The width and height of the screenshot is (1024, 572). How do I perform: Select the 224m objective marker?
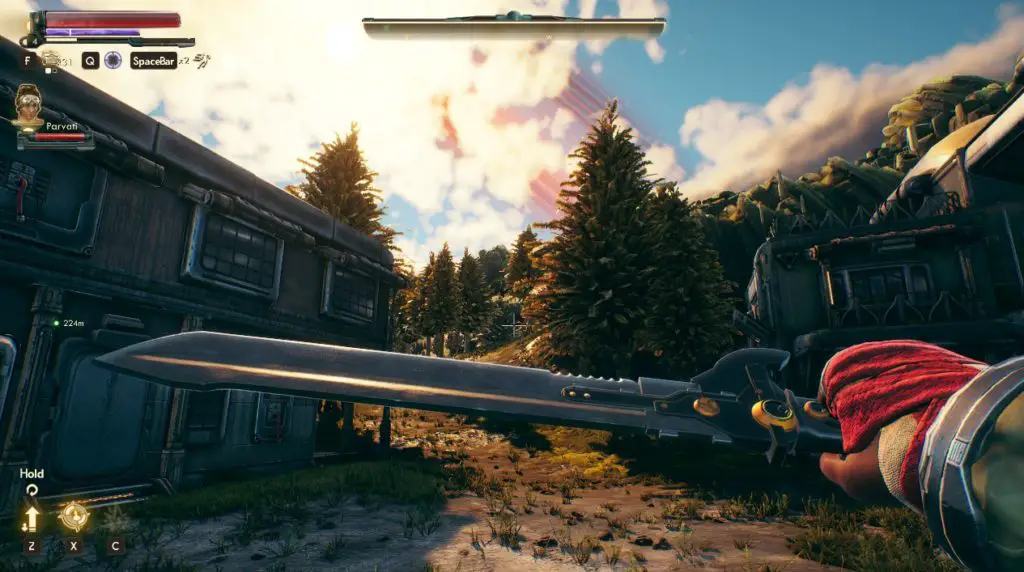(57, 323)
